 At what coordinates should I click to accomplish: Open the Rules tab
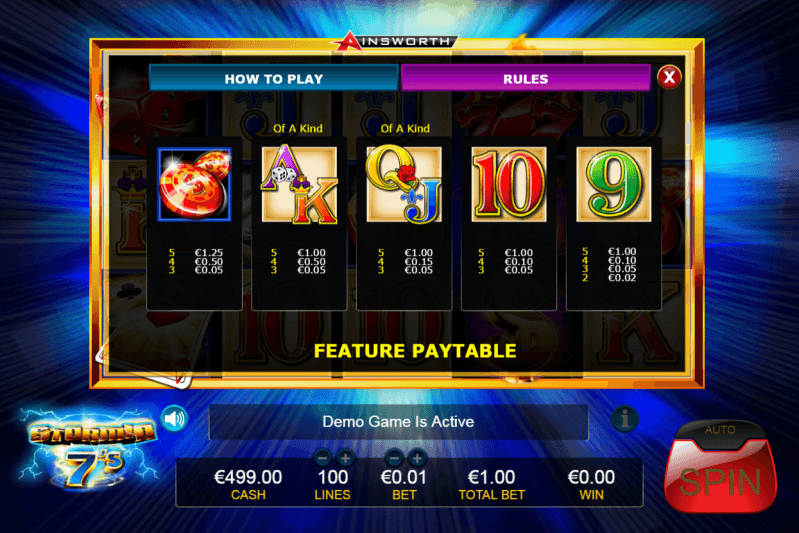tap(525, 78)
